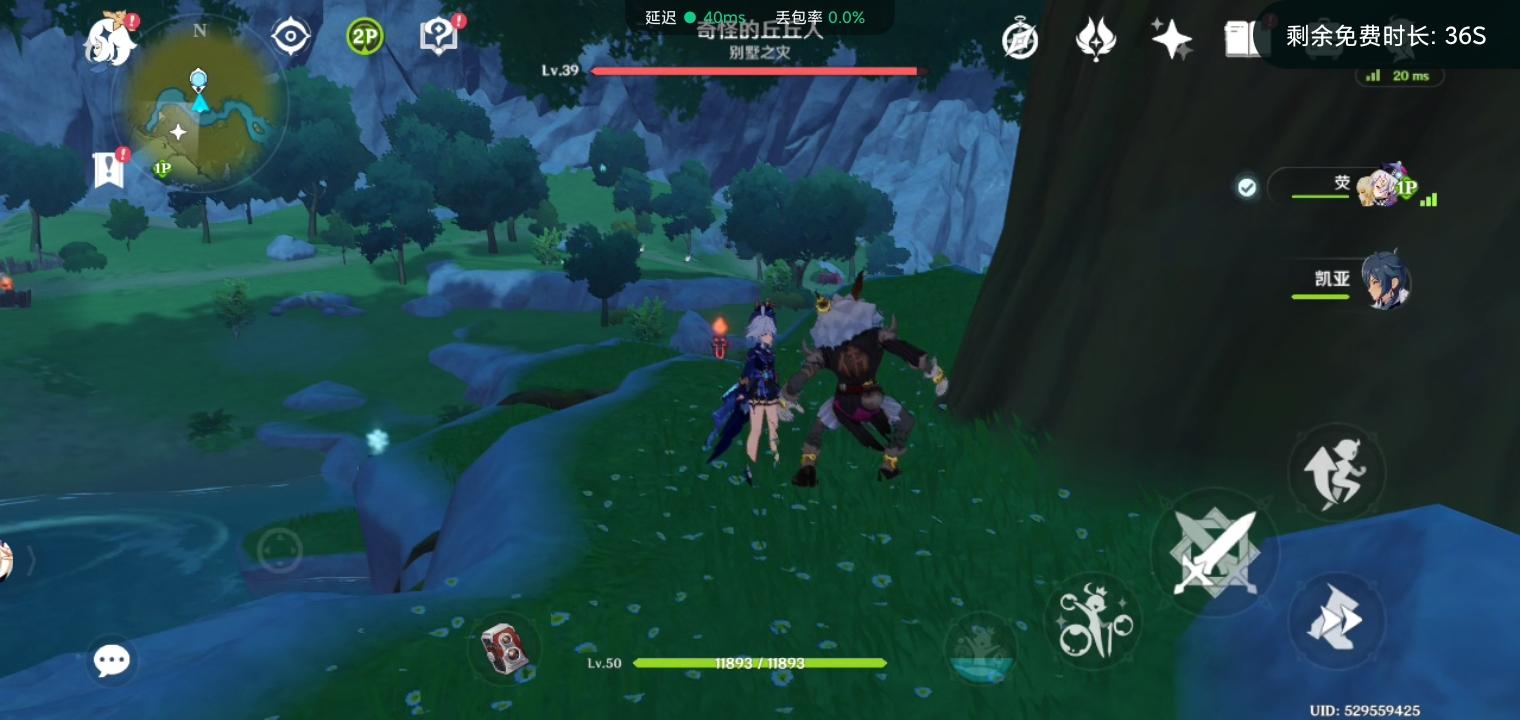Toggle co-op mode via the 2P icon
Viewport: 1520px width, 720px height.
pos(364,35)
